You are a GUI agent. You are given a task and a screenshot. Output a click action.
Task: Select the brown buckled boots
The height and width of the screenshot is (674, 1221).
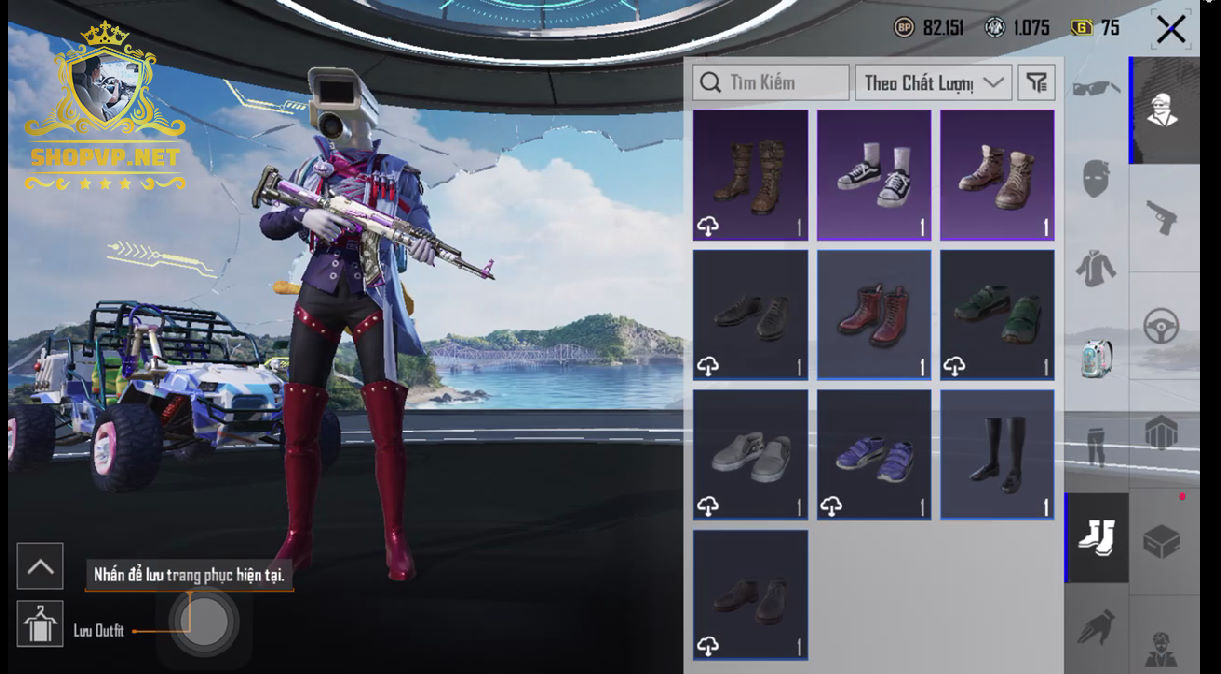click(x=750, y=175)
